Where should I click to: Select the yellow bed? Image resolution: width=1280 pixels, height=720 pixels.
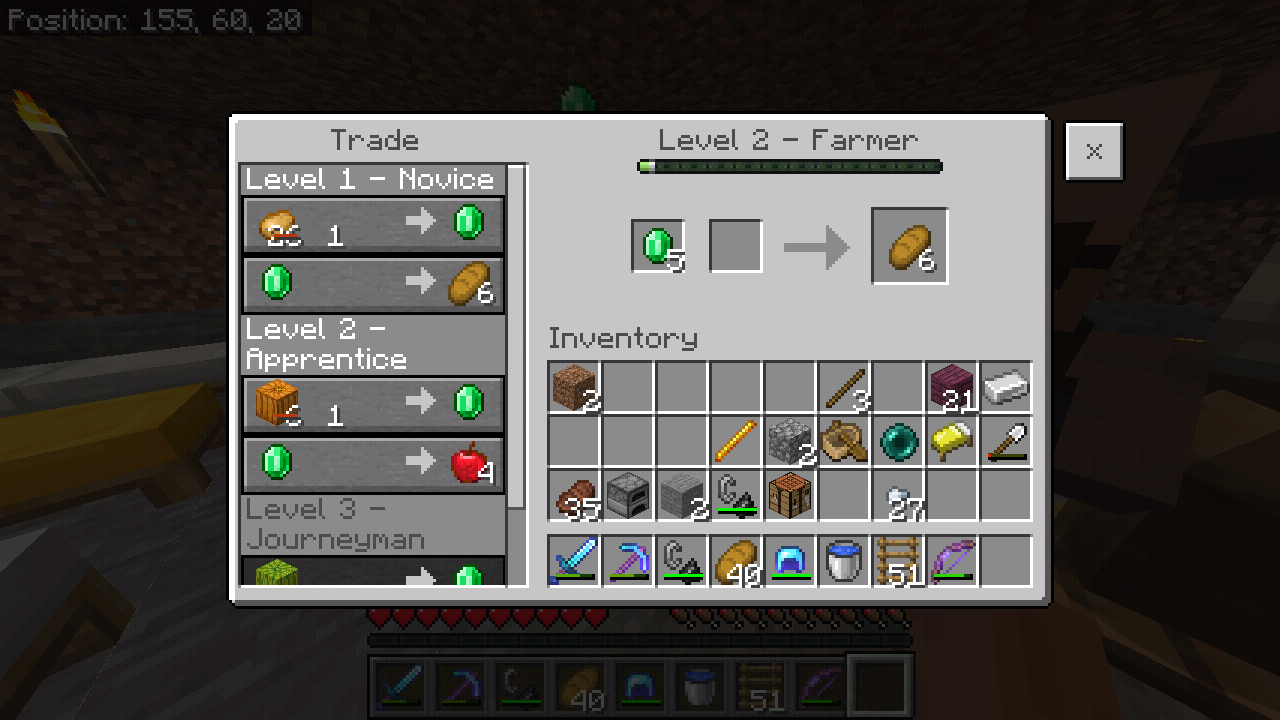tap(952, 441)
